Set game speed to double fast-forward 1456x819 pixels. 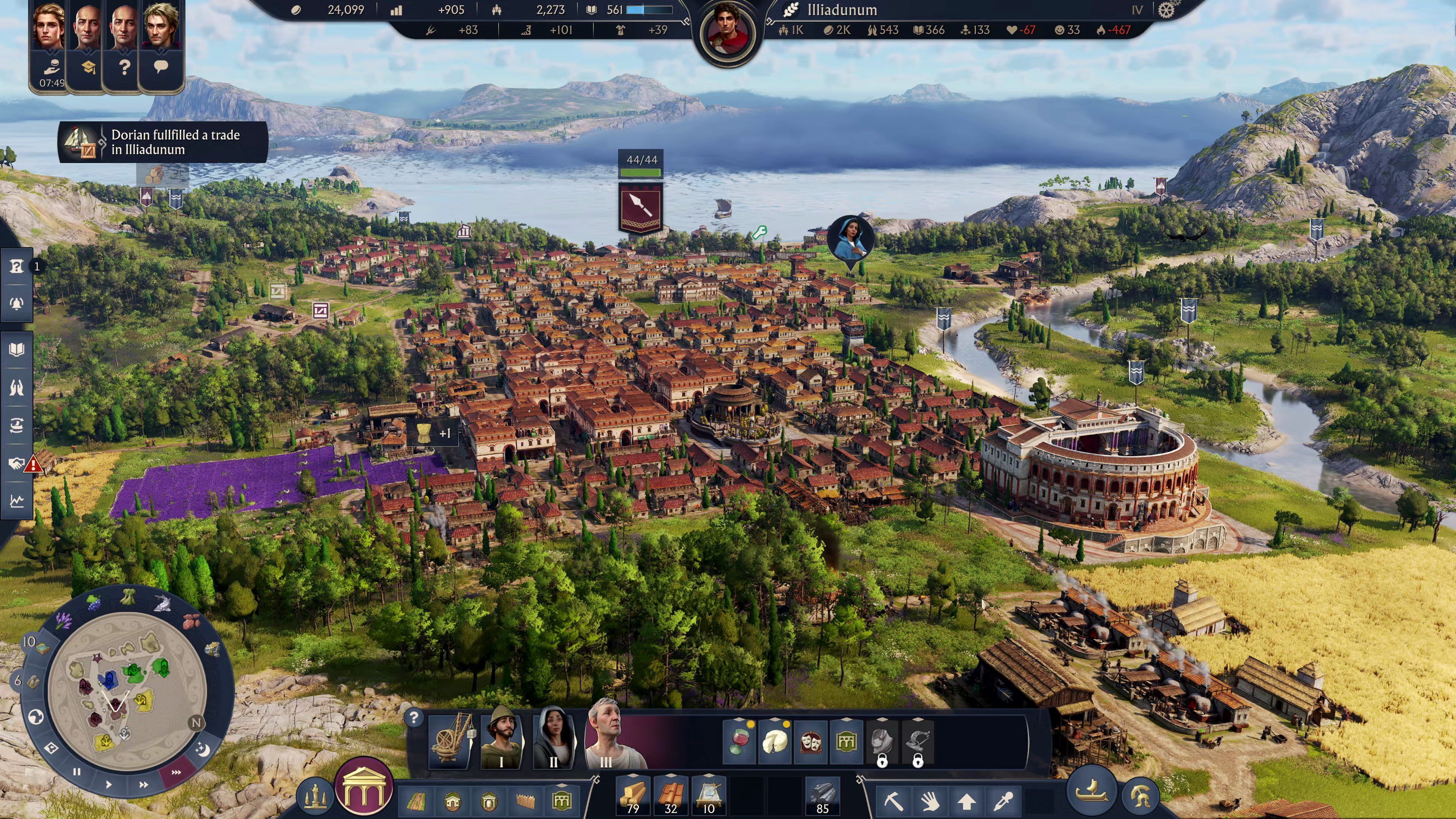pos(144,784)
